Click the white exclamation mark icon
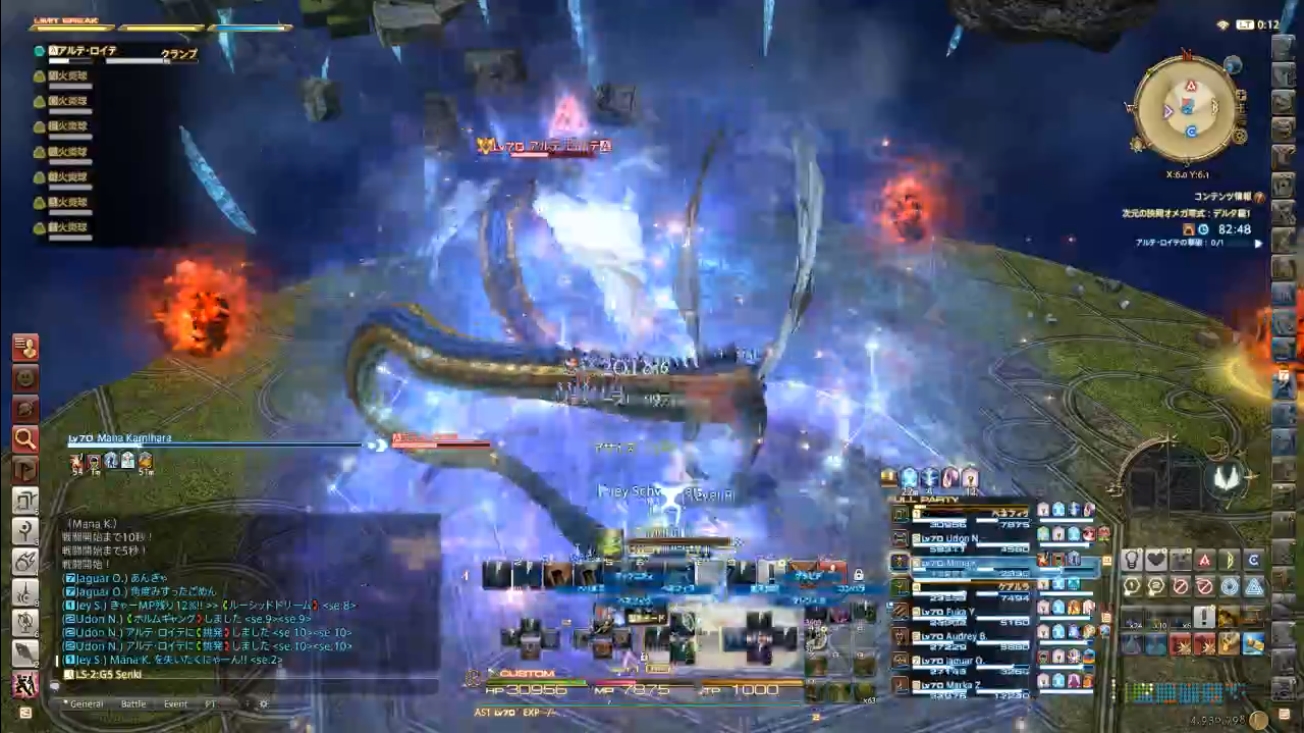1304x733 pixels. 1204,617
